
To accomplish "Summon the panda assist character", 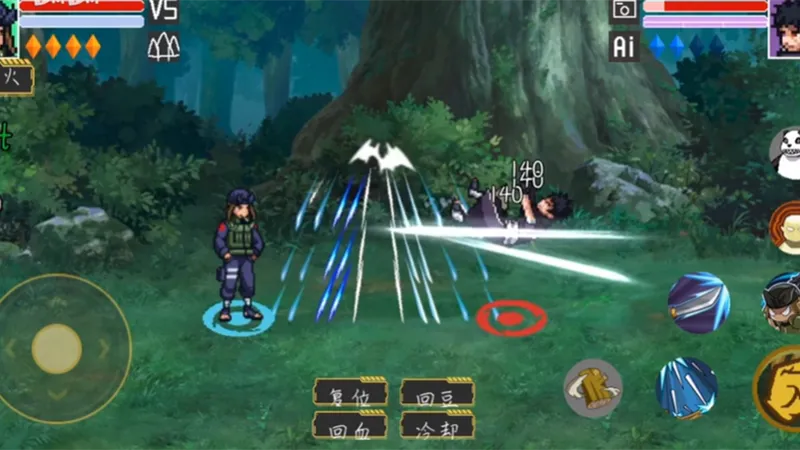I will [788, 153].
